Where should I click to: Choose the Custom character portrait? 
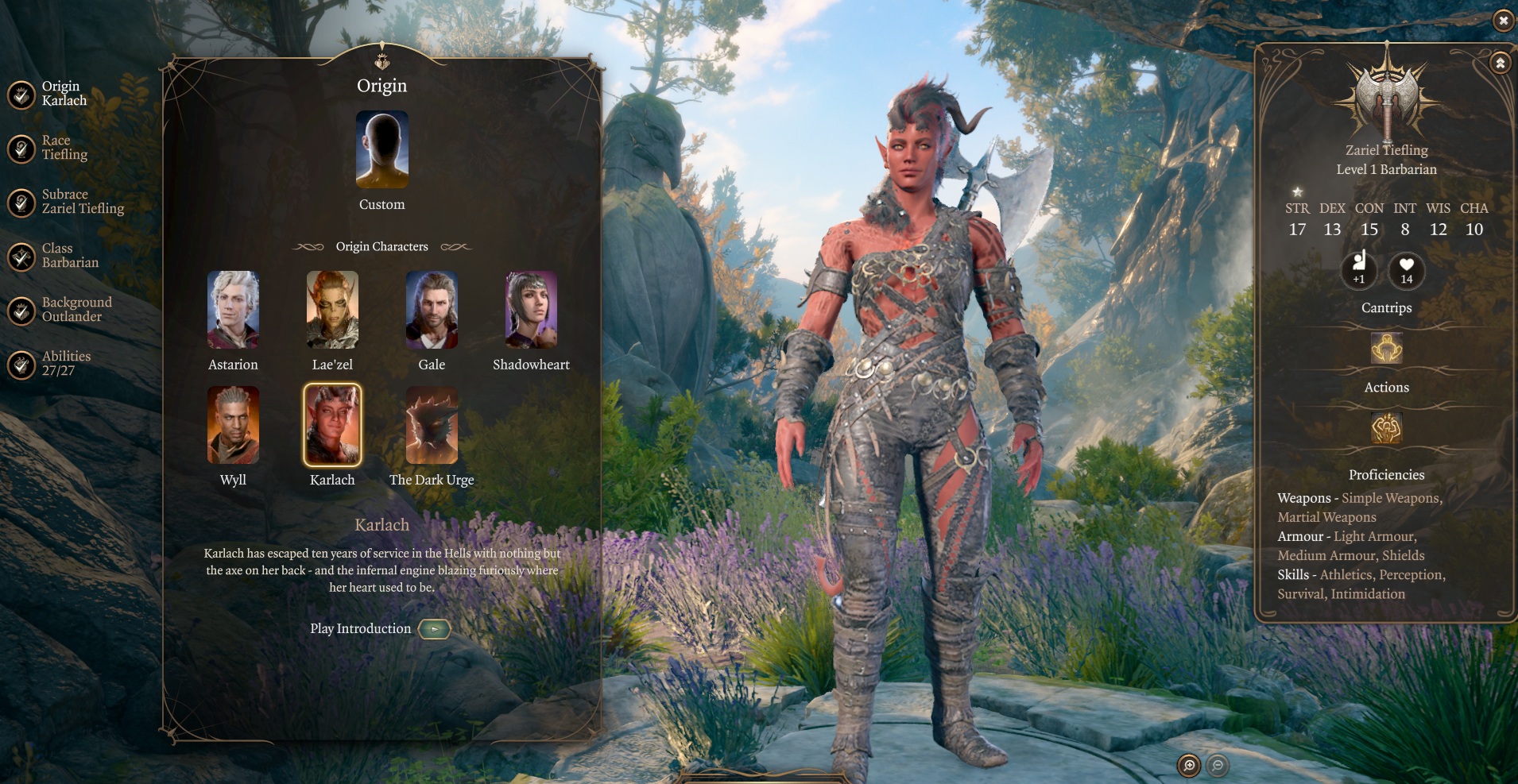tap(381, 150)
